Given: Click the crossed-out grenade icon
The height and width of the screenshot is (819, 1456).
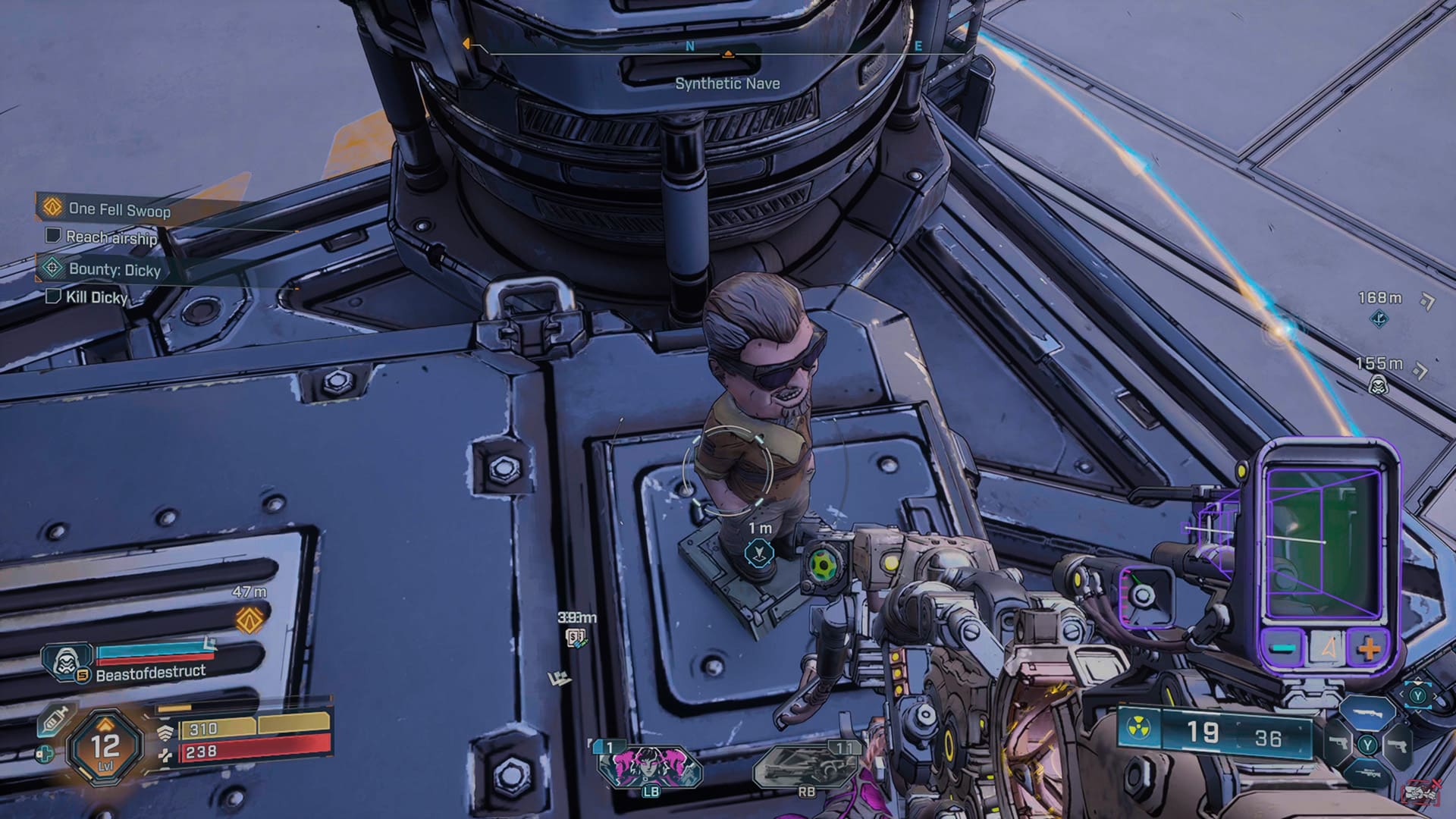Looking at the screenshot, I should (x=1423, y=791).
